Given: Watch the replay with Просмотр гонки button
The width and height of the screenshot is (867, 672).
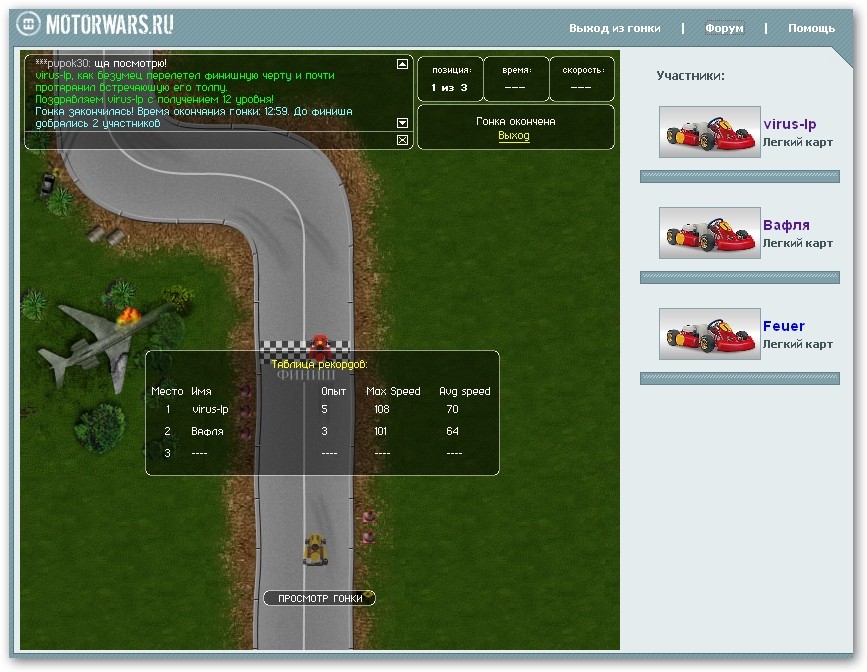Looking at the screenshot, I should (319, 598).
